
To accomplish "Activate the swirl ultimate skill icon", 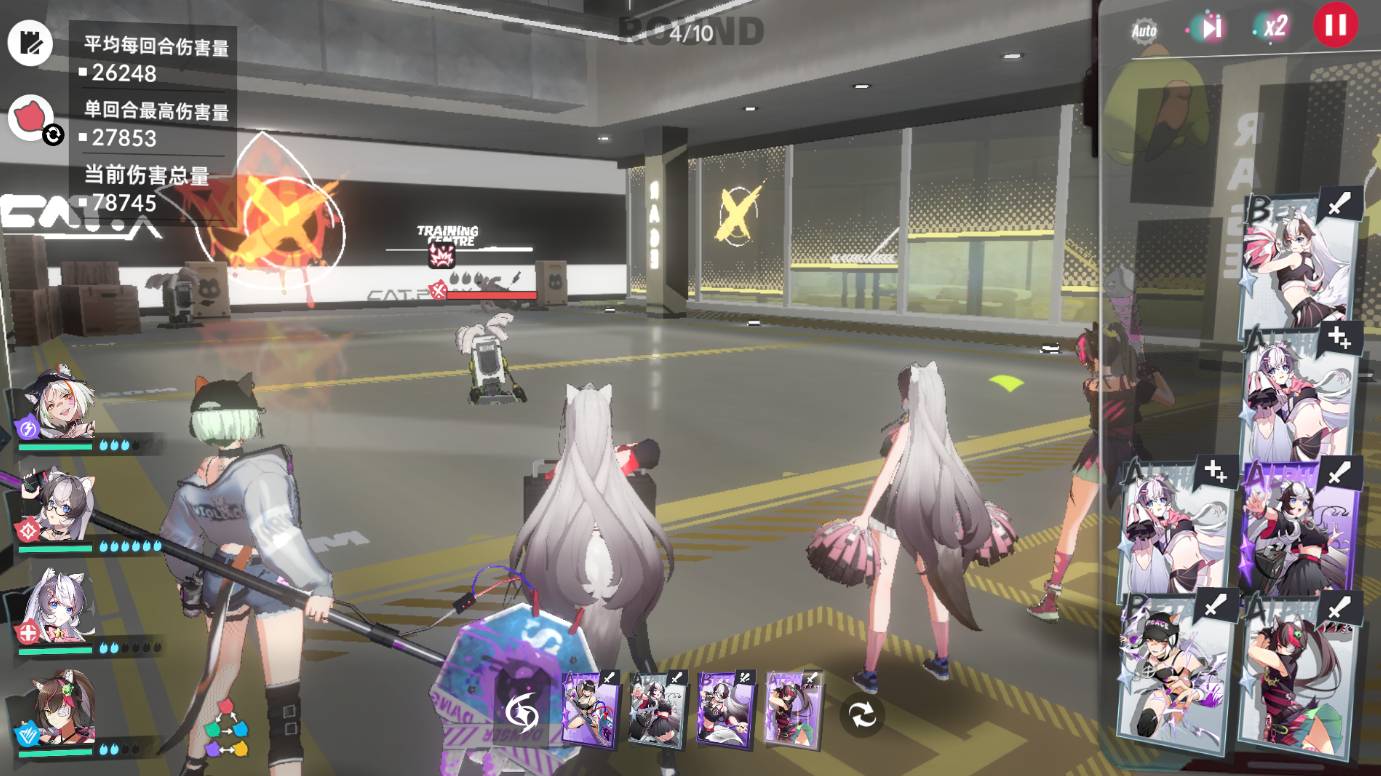I will coord(521,713).
